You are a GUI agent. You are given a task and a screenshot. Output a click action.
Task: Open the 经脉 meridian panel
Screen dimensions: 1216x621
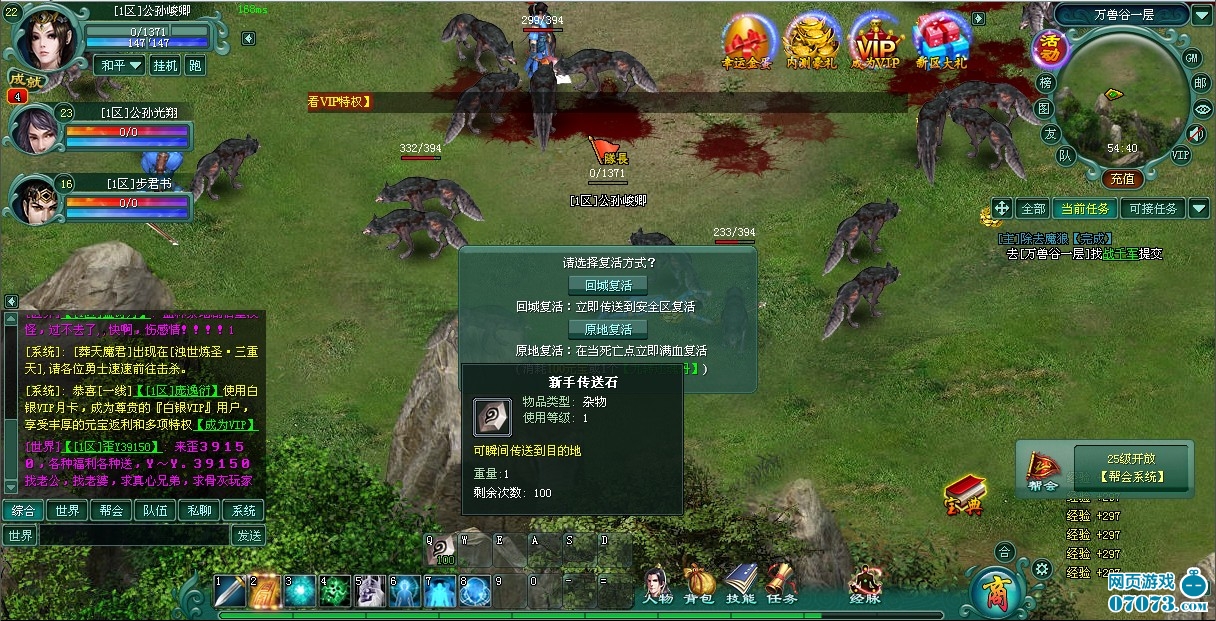(x=865, y=585)
